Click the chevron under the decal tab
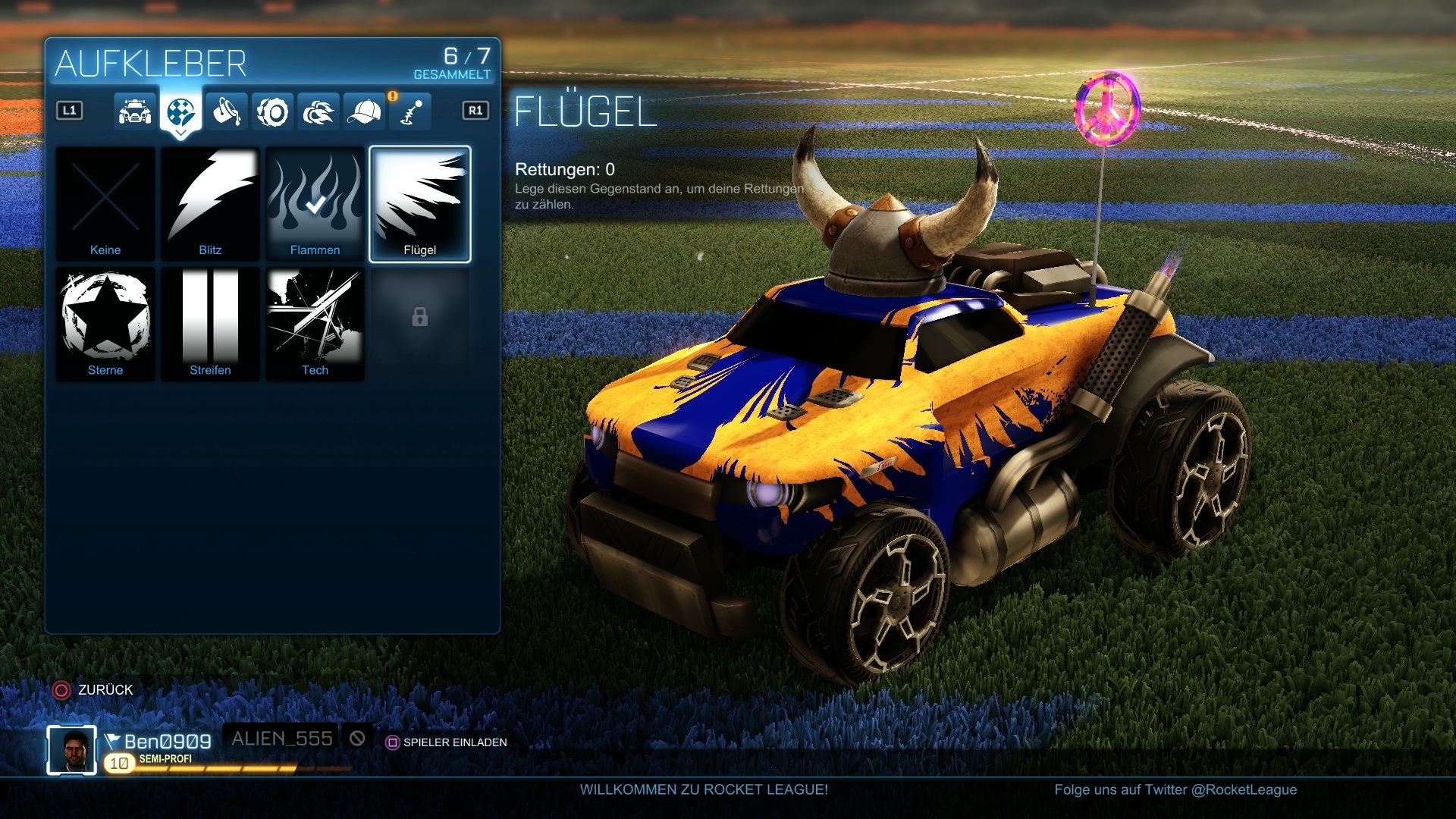This screenshot has width=1456, height=819. (180, 133)
